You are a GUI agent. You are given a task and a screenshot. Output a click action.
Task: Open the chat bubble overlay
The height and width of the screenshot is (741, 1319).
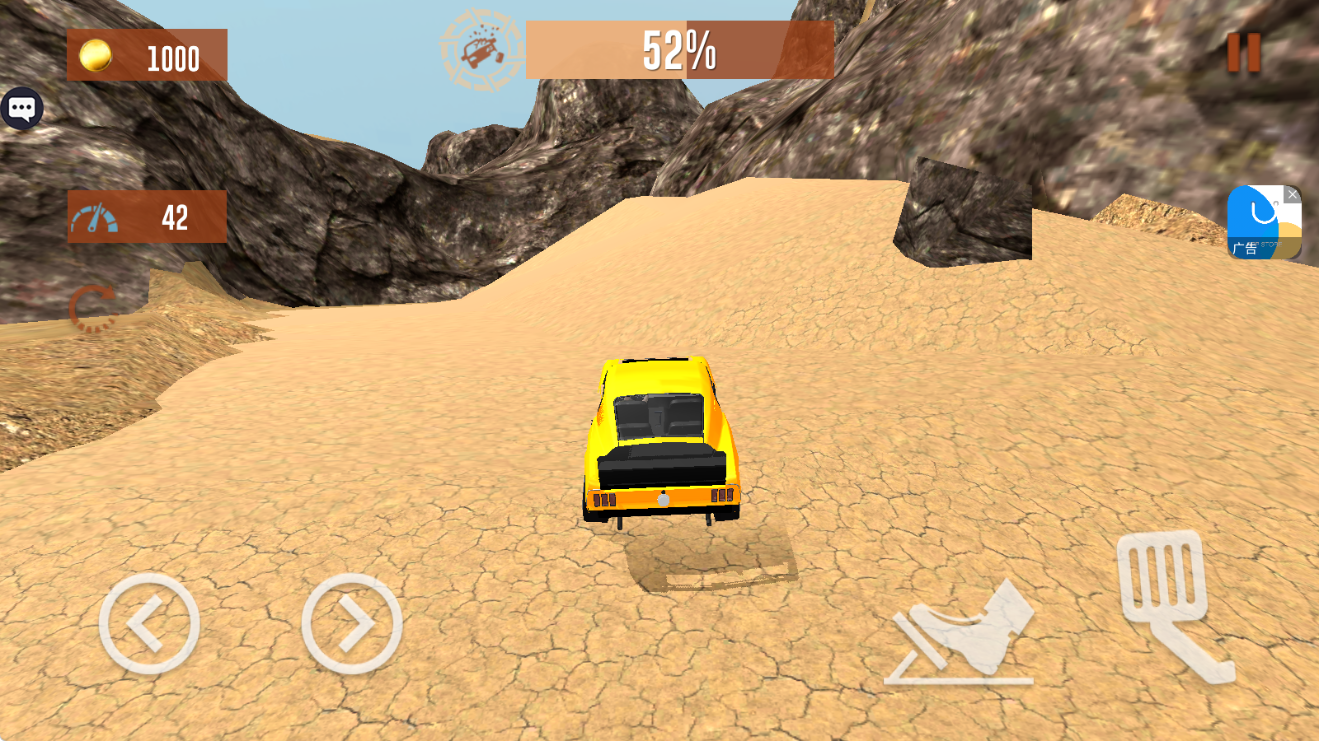coord(21,108)
